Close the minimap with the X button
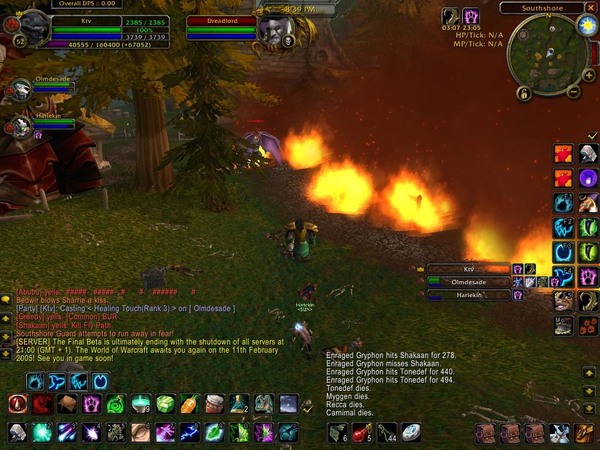Viewport: 600px width, 450px height. tap(591, 8)
